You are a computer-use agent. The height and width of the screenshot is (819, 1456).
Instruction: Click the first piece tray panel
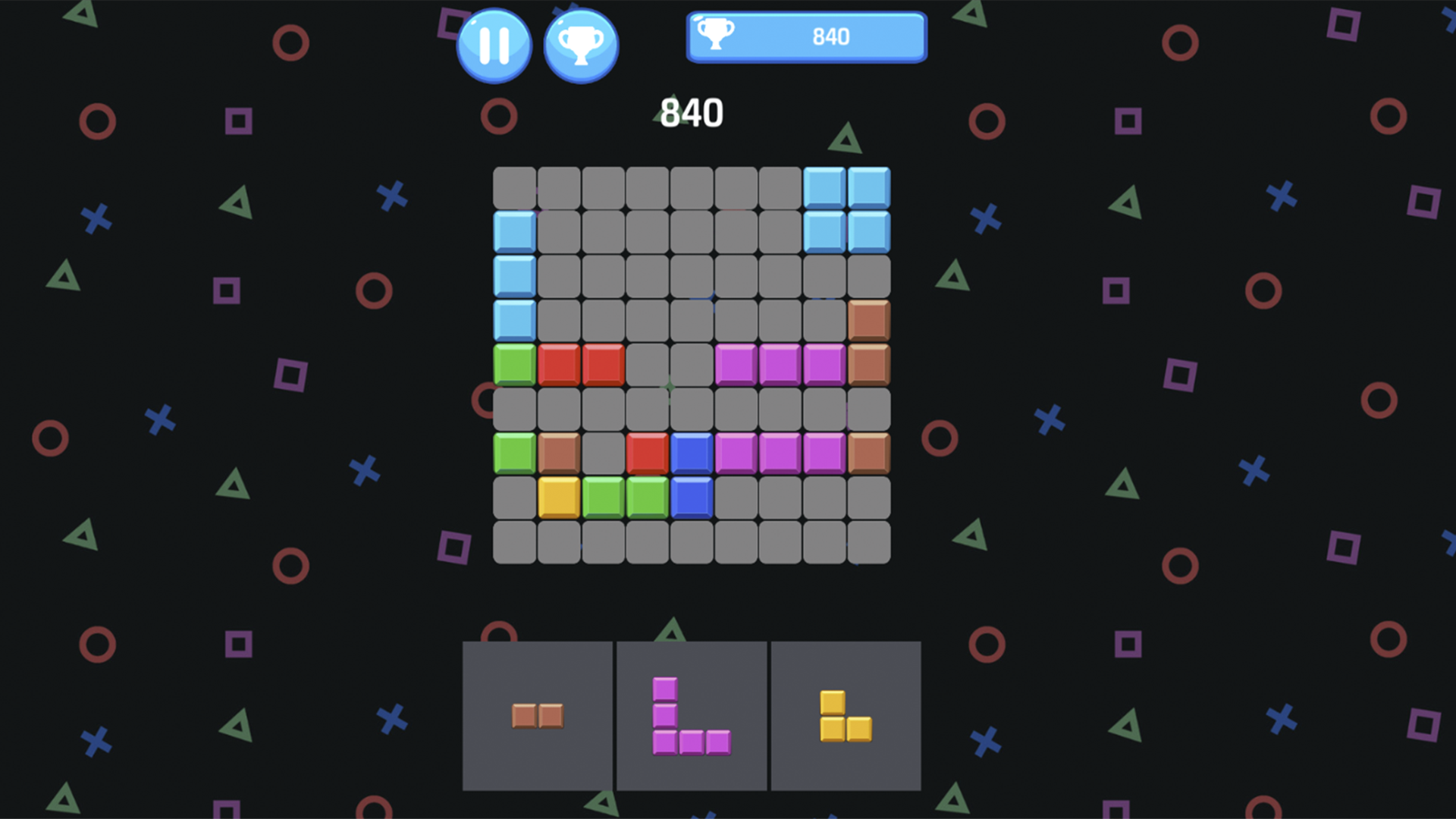tap(537, 716)
